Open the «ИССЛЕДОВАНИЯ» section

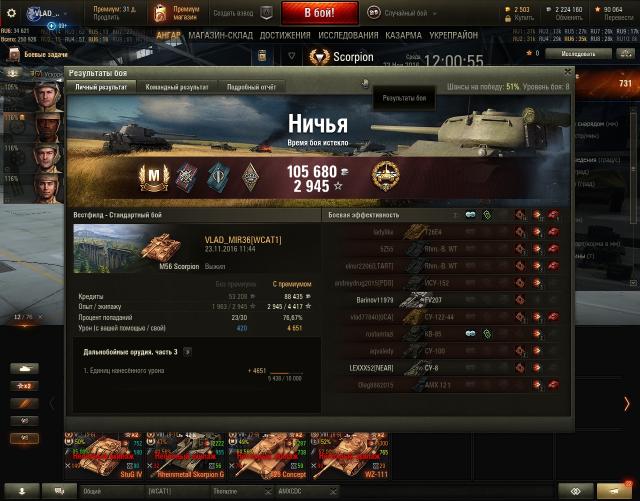[x=347, y=35]
